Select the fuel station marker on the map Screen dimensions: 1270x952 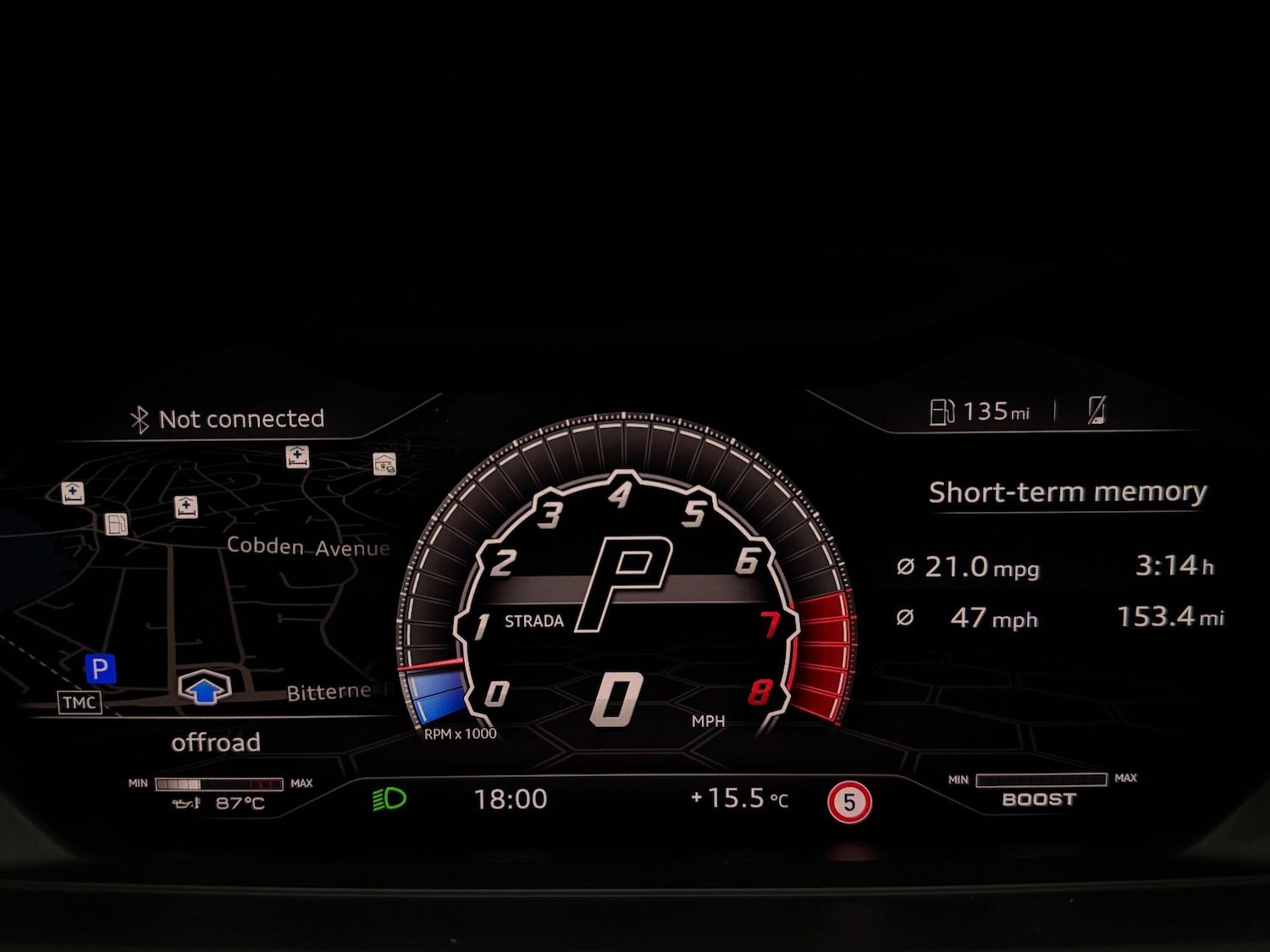(117, 525)
